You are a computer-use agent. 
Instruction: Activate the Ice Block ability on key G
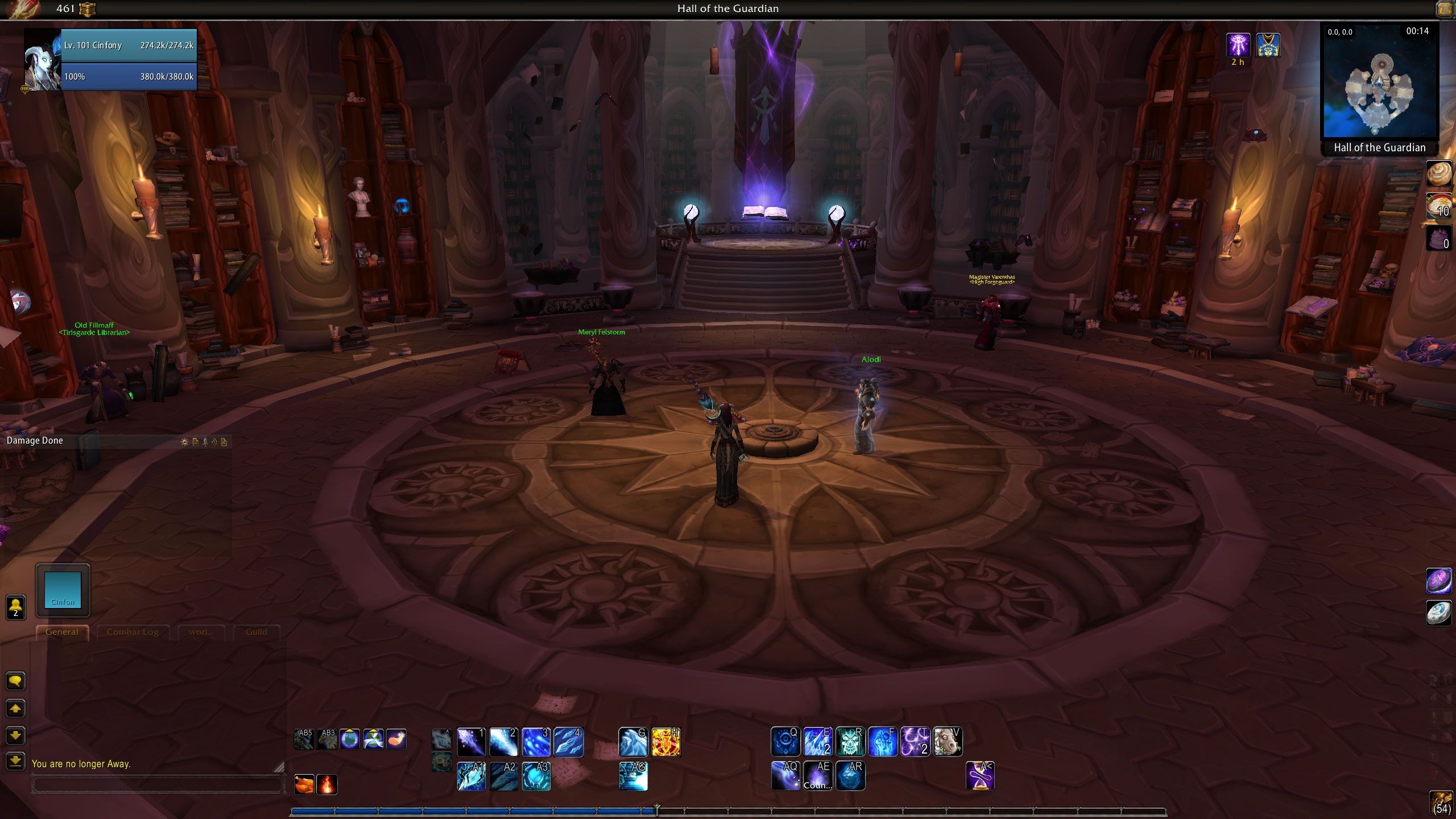click(633, 742)
